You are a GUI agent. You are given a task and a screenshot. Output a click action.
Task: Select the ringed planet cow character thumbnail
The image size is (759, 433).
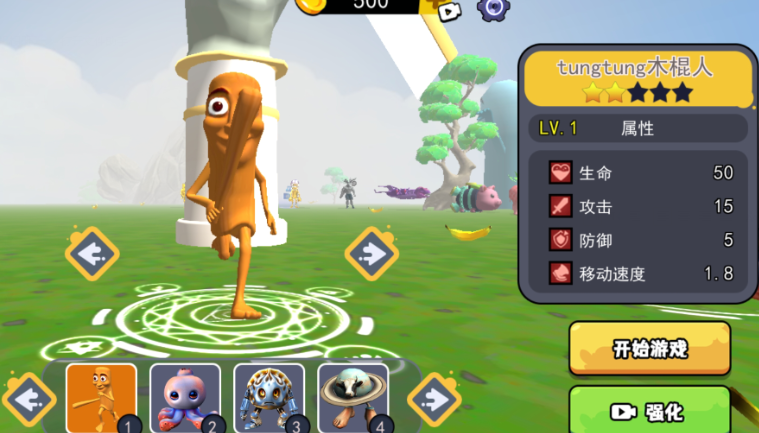coord(353,397)
